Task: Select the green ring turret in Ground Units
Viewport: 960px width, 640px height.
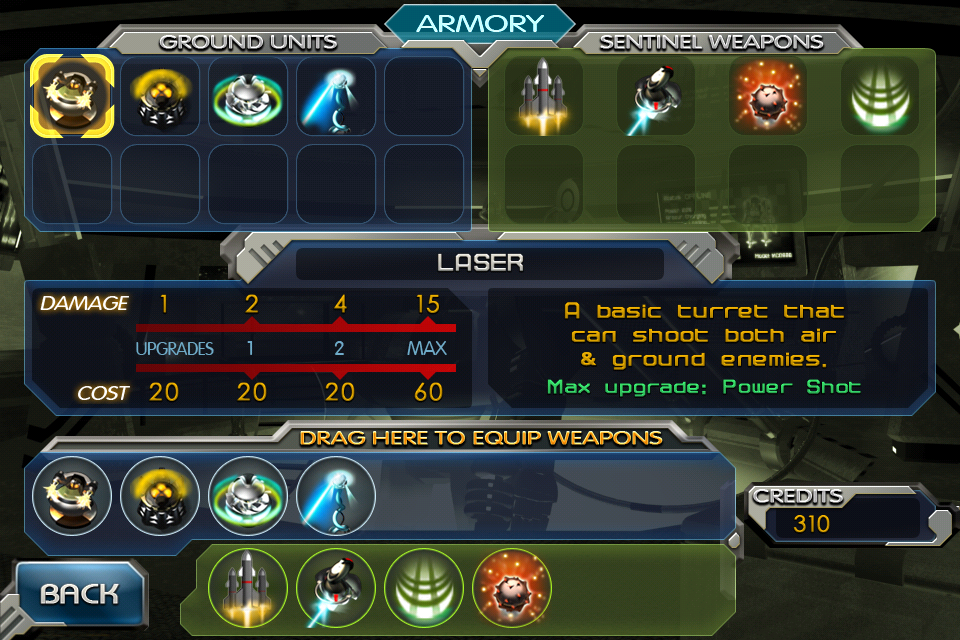Action: [248, 95]
